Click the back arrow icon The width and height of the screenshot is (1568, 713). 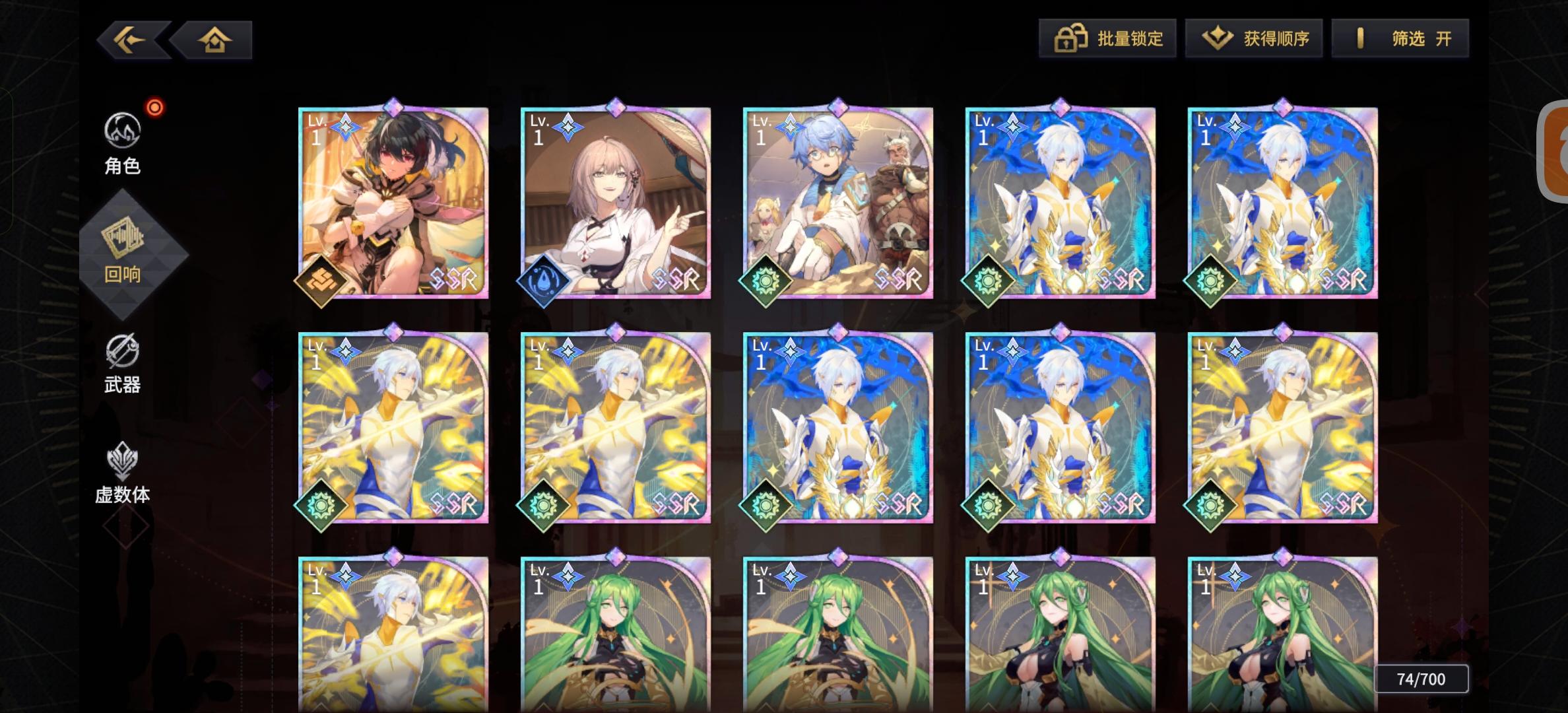(130, 40)
